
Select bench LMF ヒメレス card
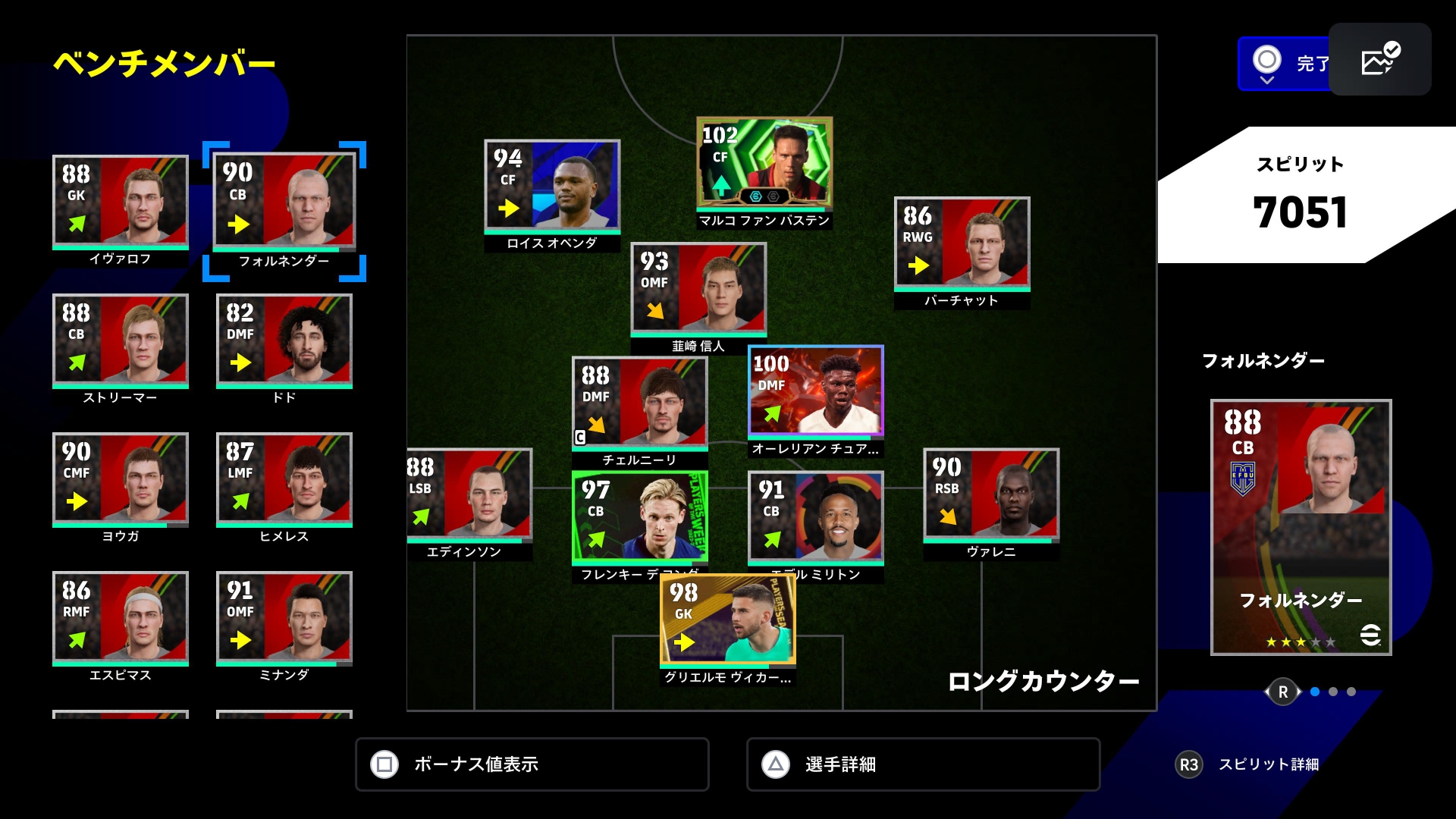pos(284,480)
